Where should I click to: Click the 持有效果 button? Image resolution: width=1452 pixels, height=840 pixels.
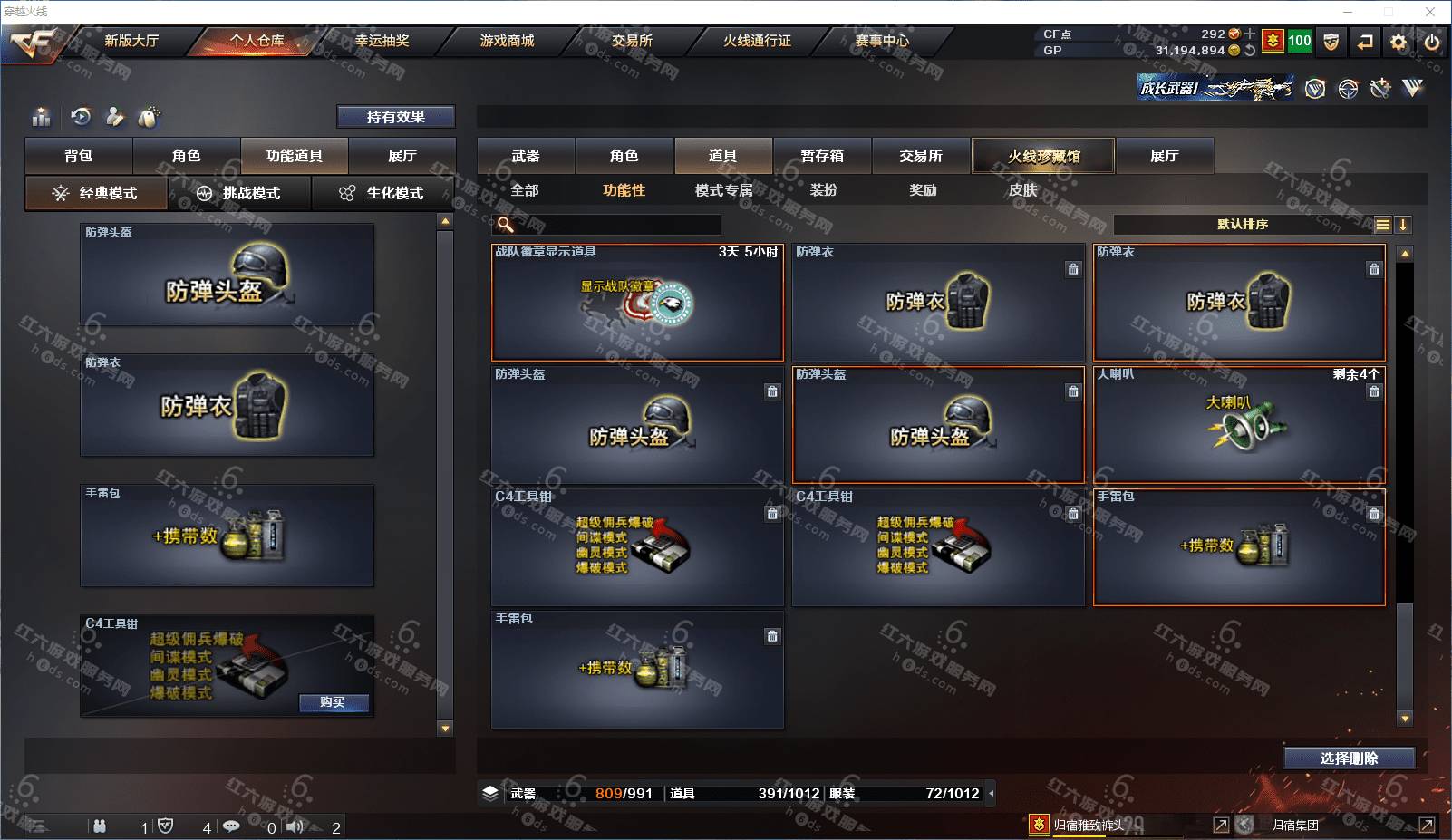(395, 117)
